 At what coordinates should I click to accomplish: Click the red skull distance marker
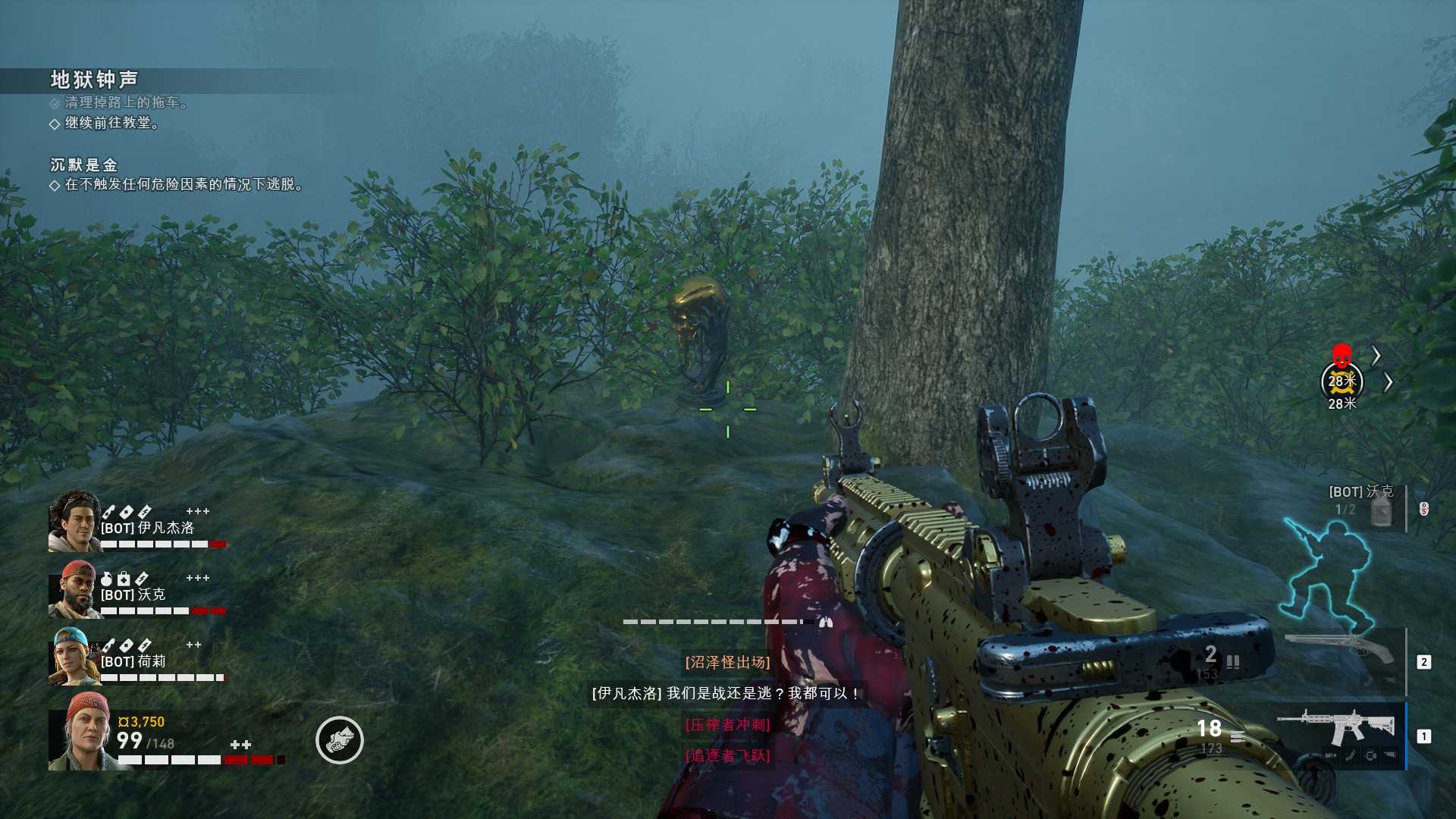pos(1341,356)
